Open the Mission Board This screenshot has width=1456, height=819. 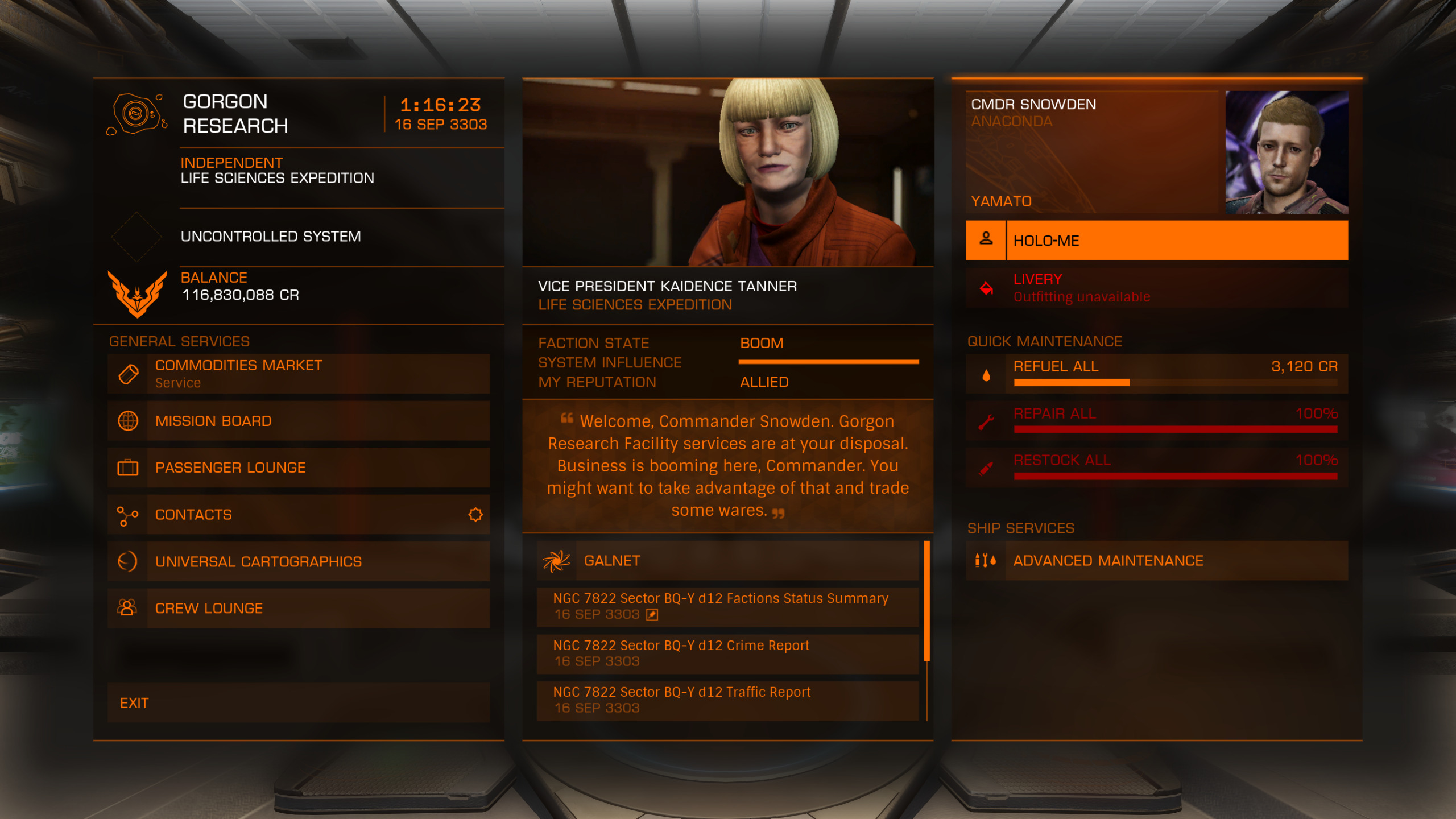(299, 421)
